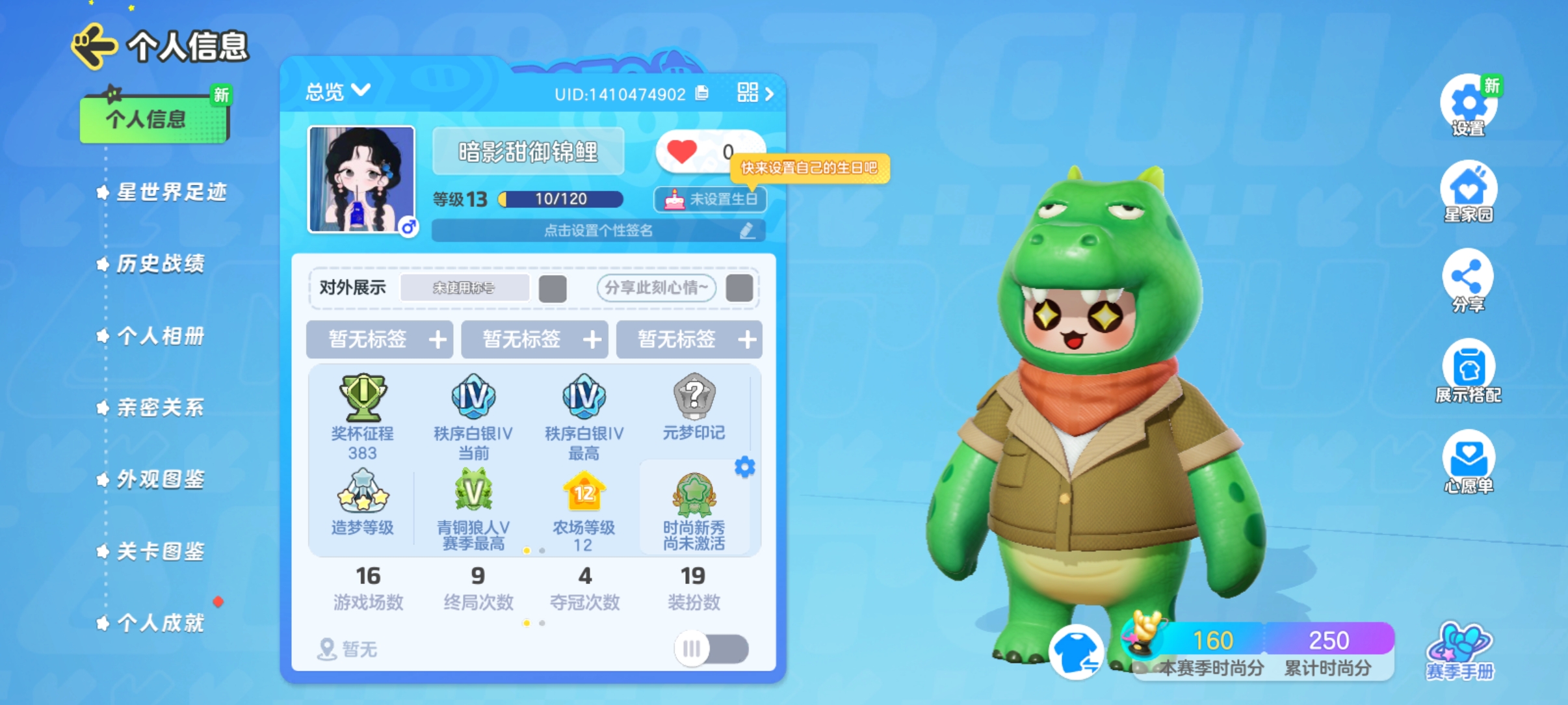Click the player avatar portrait
The image size is (1568, 705).
tap(361, 180)
